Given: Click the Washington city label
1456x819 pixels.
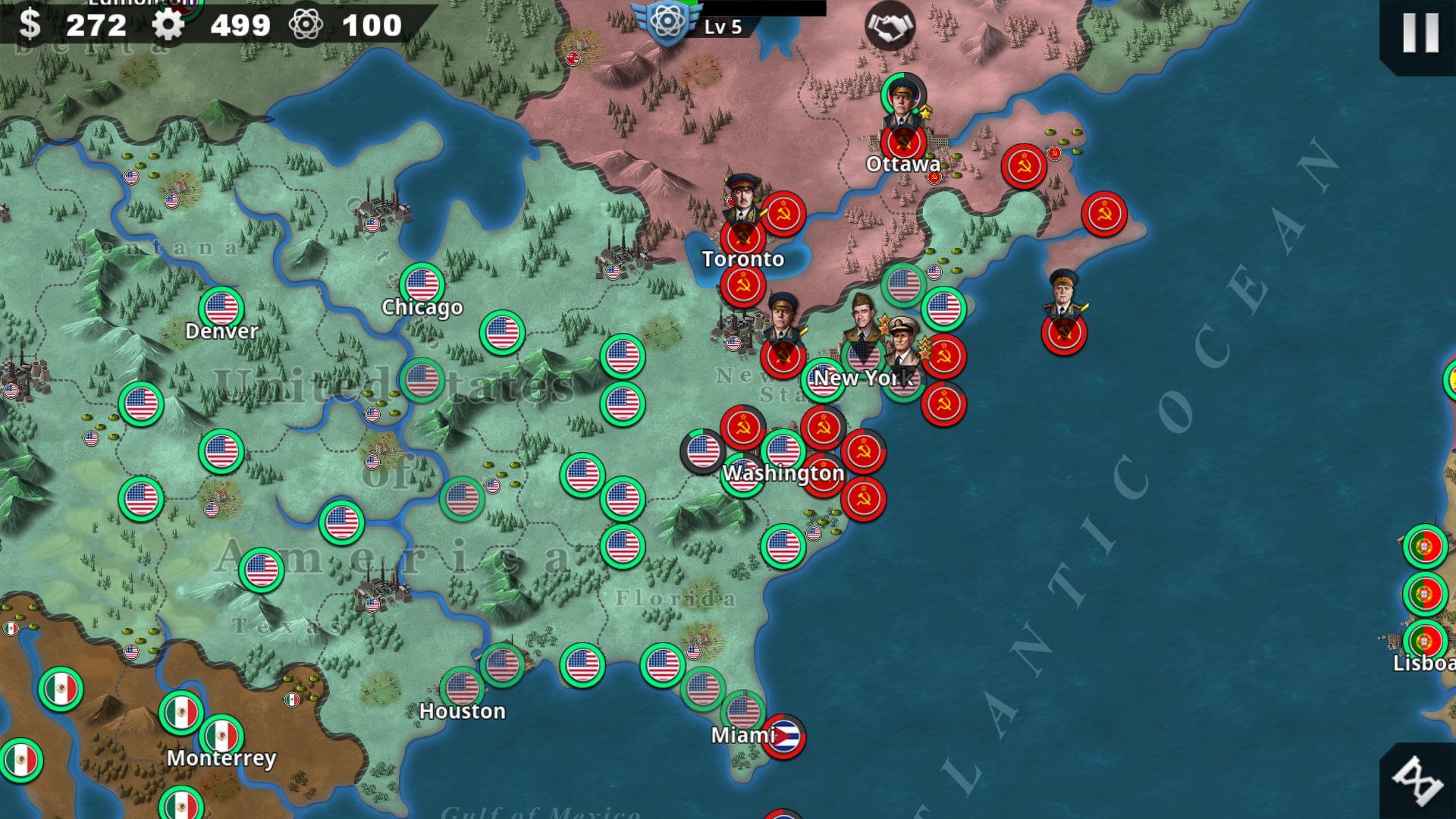Looking at the screenshot, I should click(783, 473).
